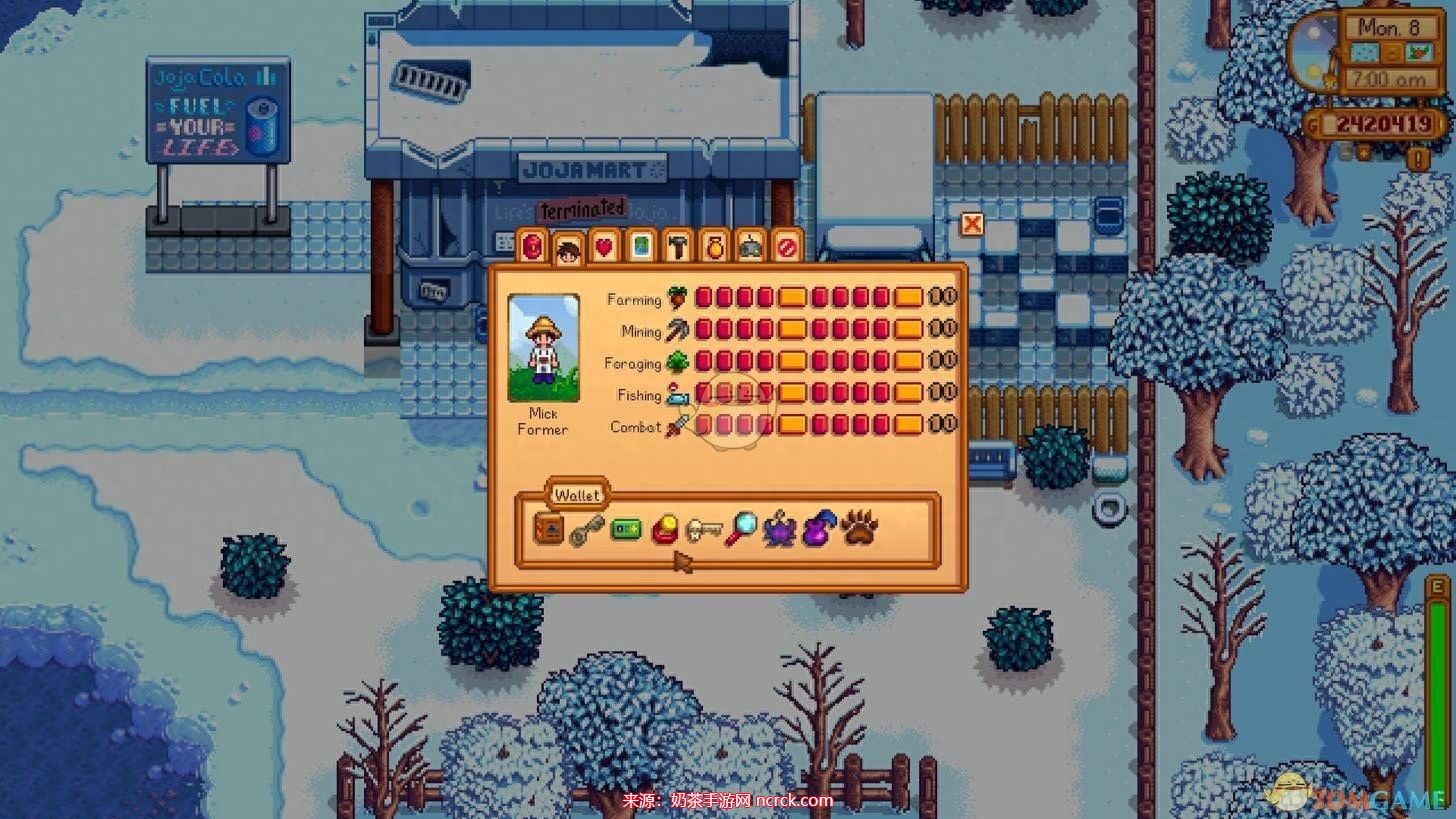
Task: Open the Options gamepad tab
Action: click(751, 246)
